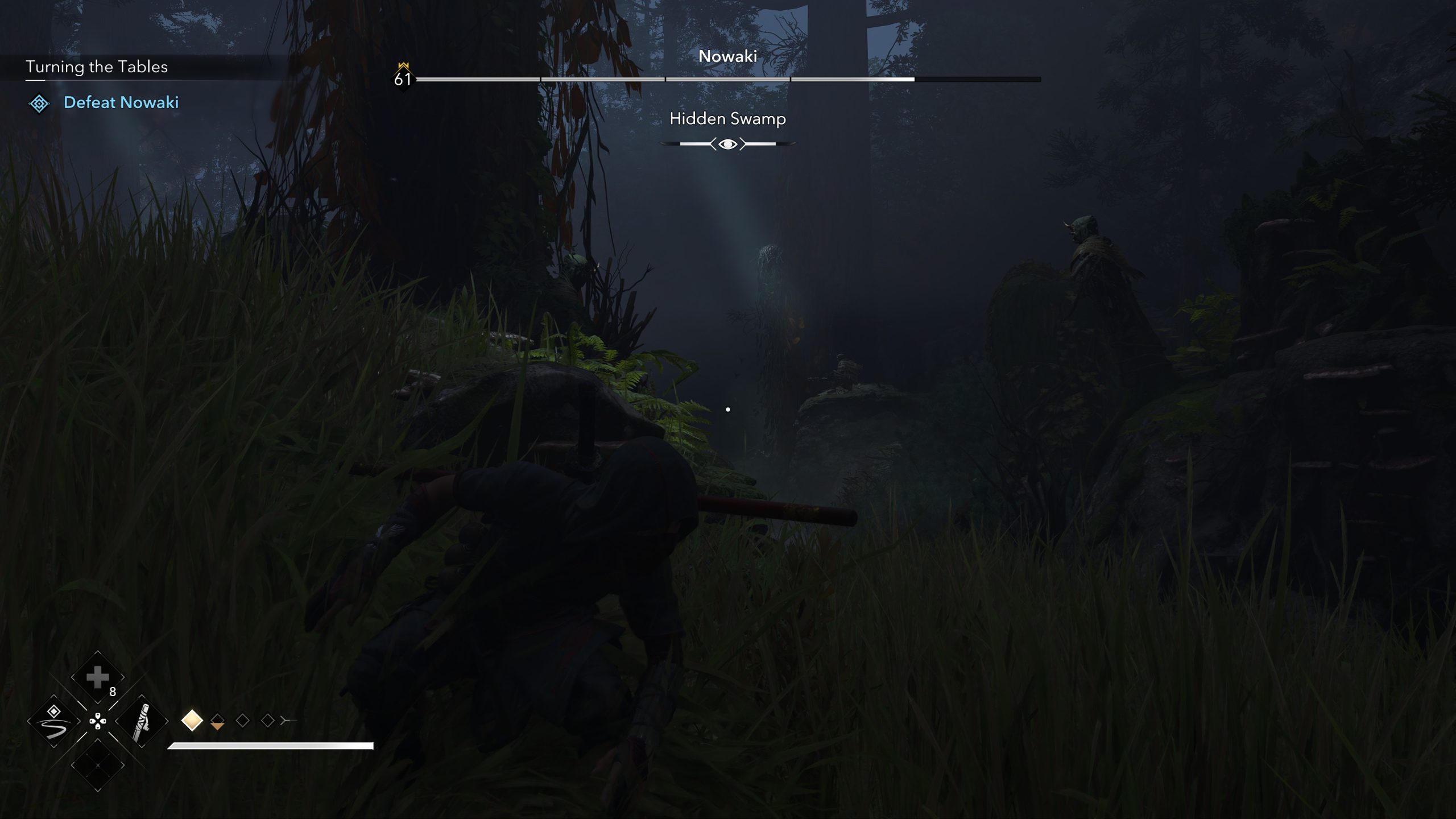Toggle the highlighted gold tool diamond

click(x=192, y=722)
